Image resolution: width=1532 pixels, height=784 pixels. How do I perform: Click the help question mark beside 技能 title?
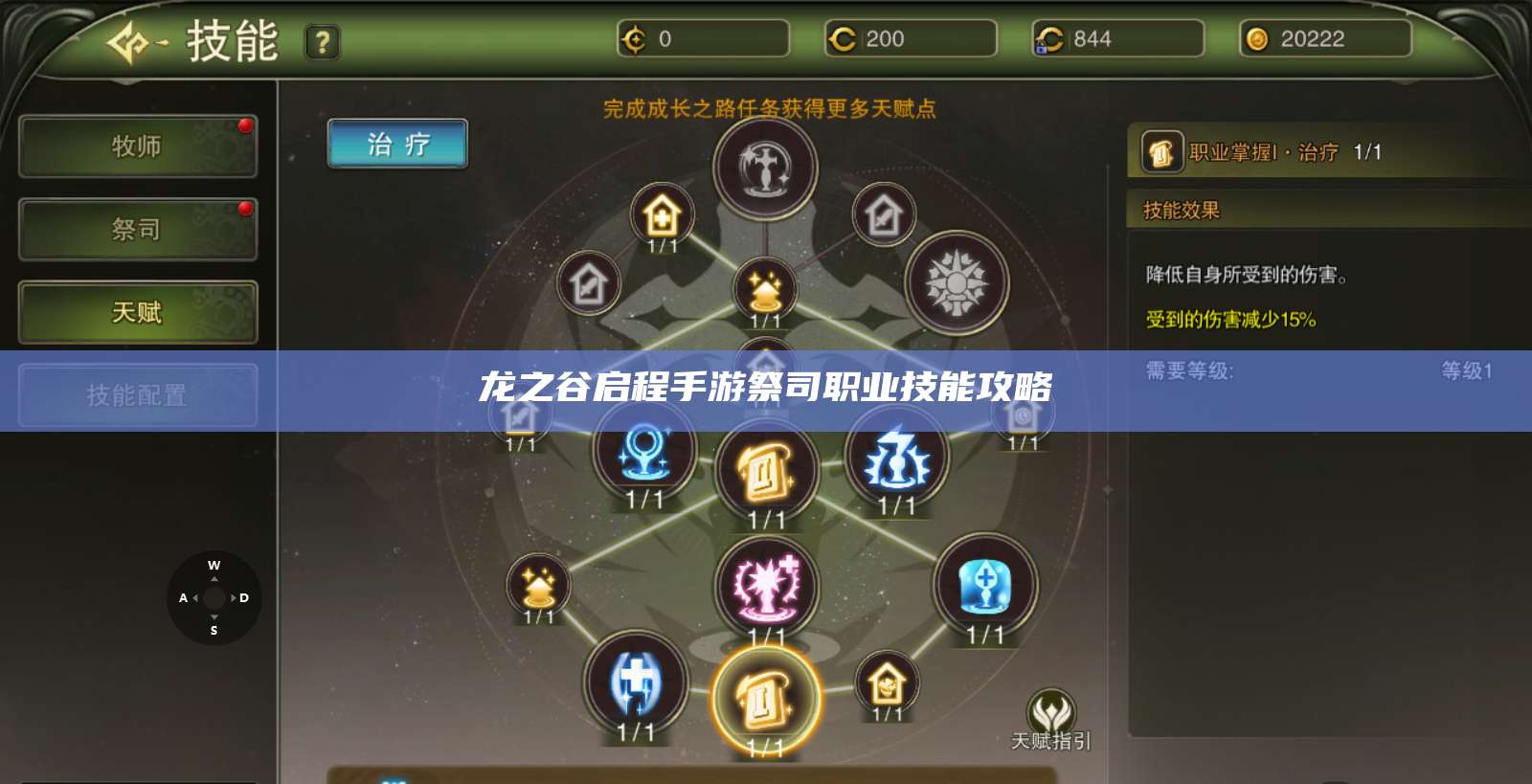pyautogui.click(x=322, y=41)
